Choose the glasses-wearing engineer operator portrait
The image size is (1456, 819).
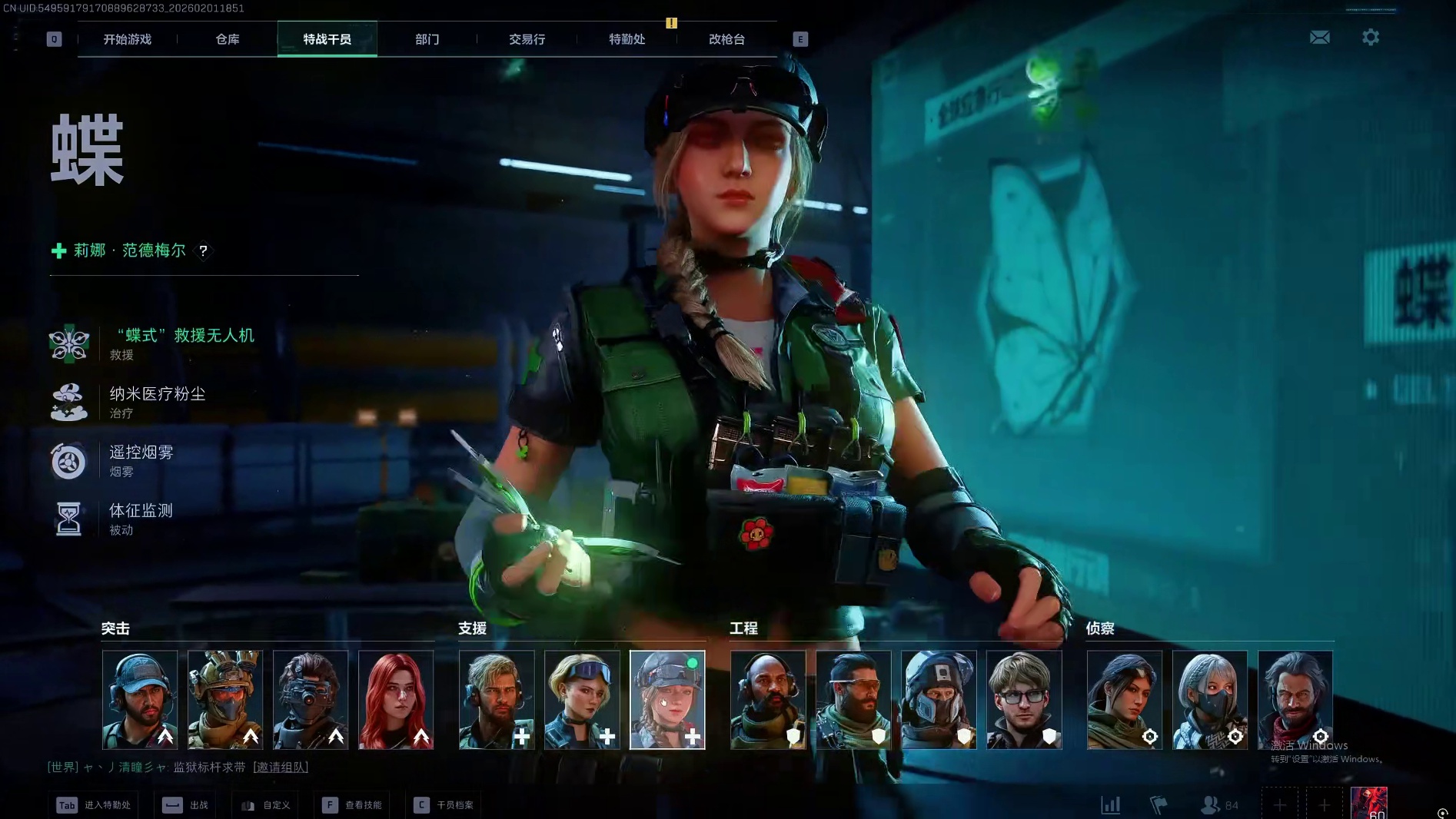1024,700
